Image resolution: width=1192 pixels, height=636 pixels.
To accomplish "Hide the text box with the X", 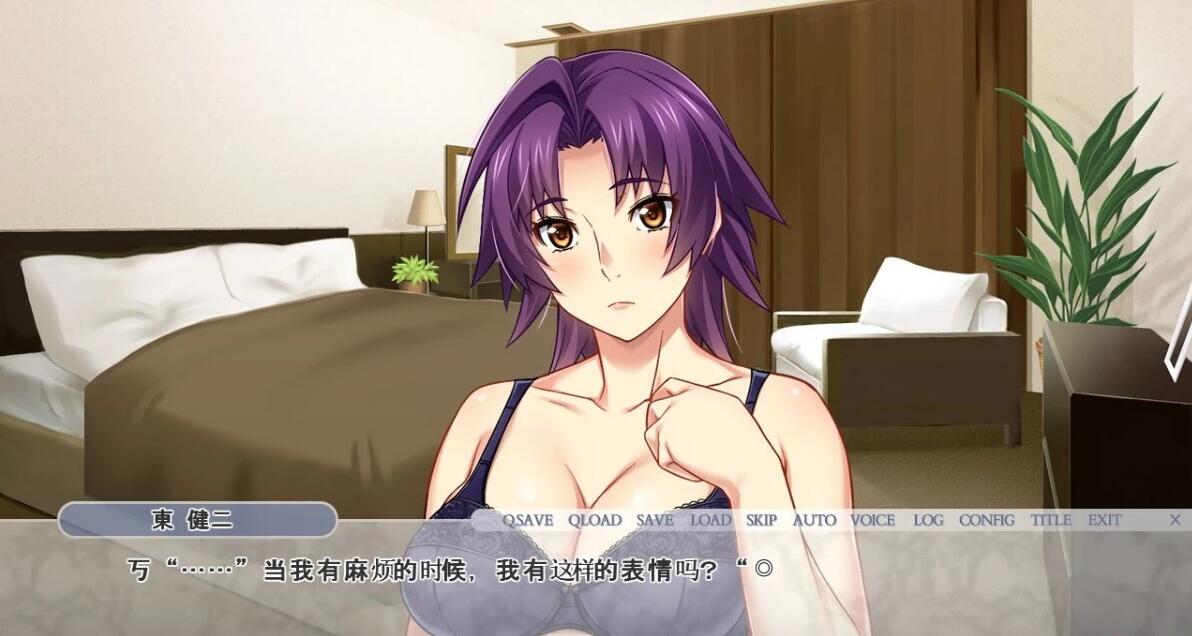I will (x=1175, y=519).
